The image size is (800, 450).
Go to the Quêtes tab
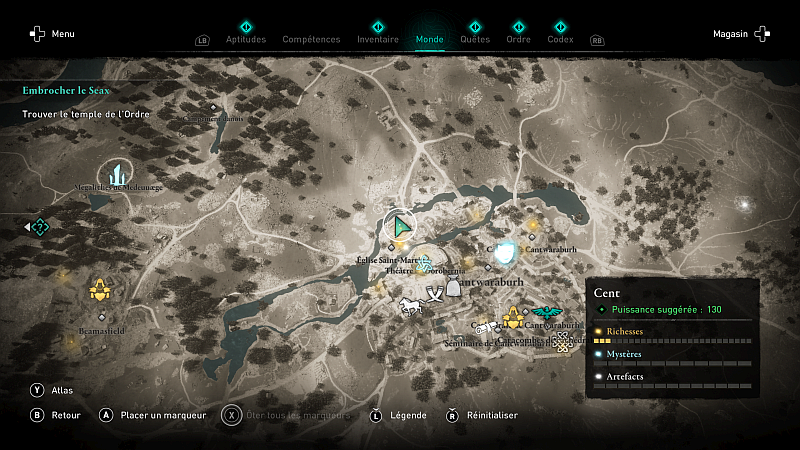[475, 39]
